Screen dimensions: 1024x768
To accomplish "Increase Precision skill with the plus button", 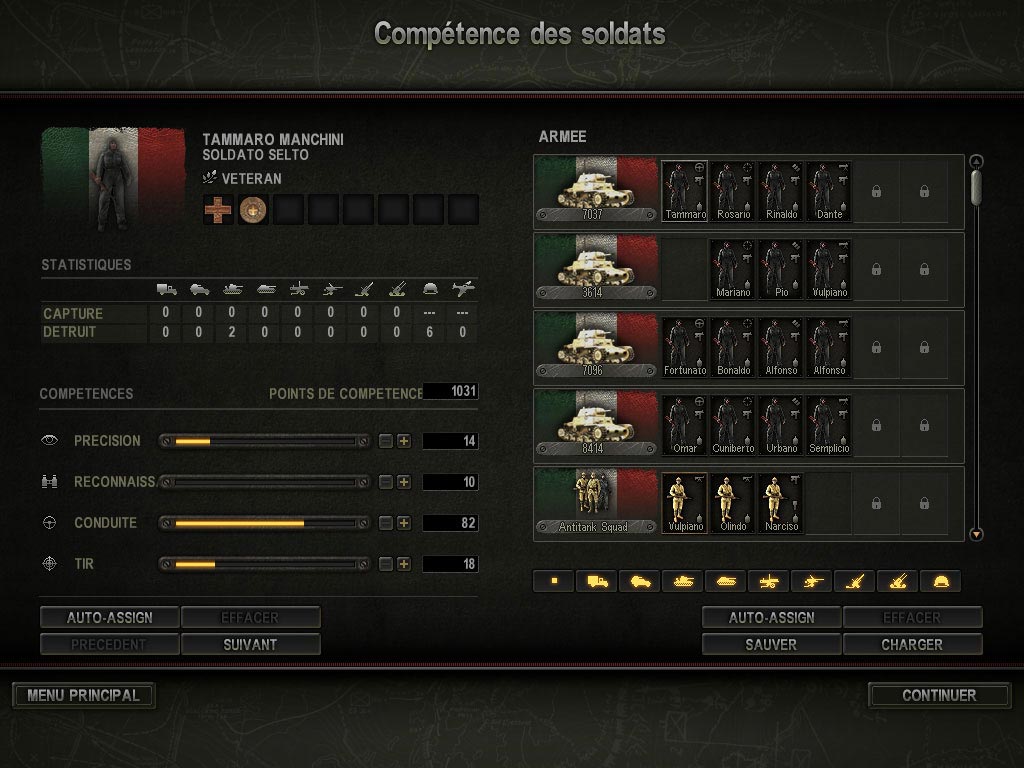I will pos(404,441).
